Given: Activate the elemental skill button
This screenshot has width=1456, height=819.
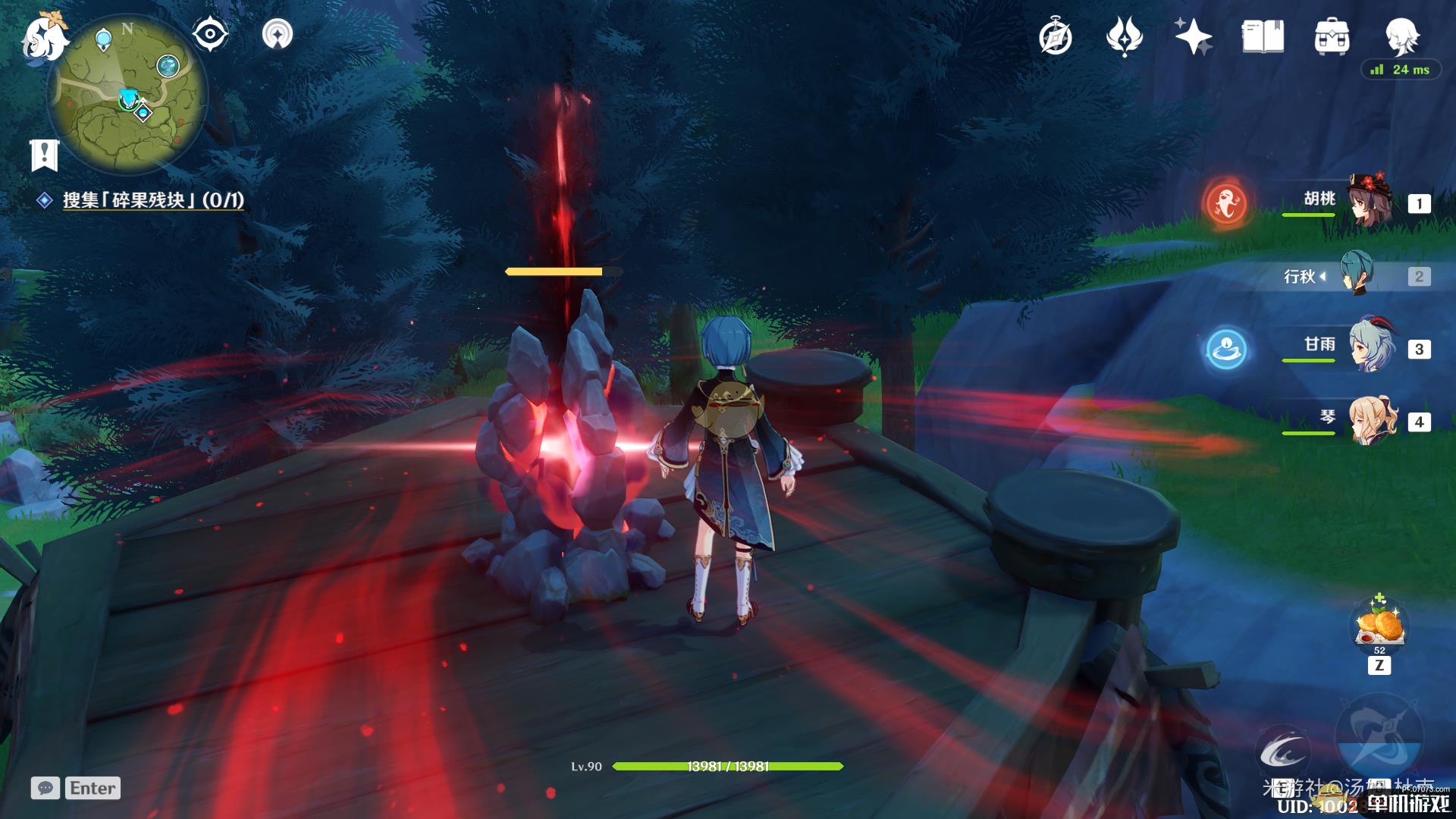Looking at the screenshot, I should tap(1283, 749).
